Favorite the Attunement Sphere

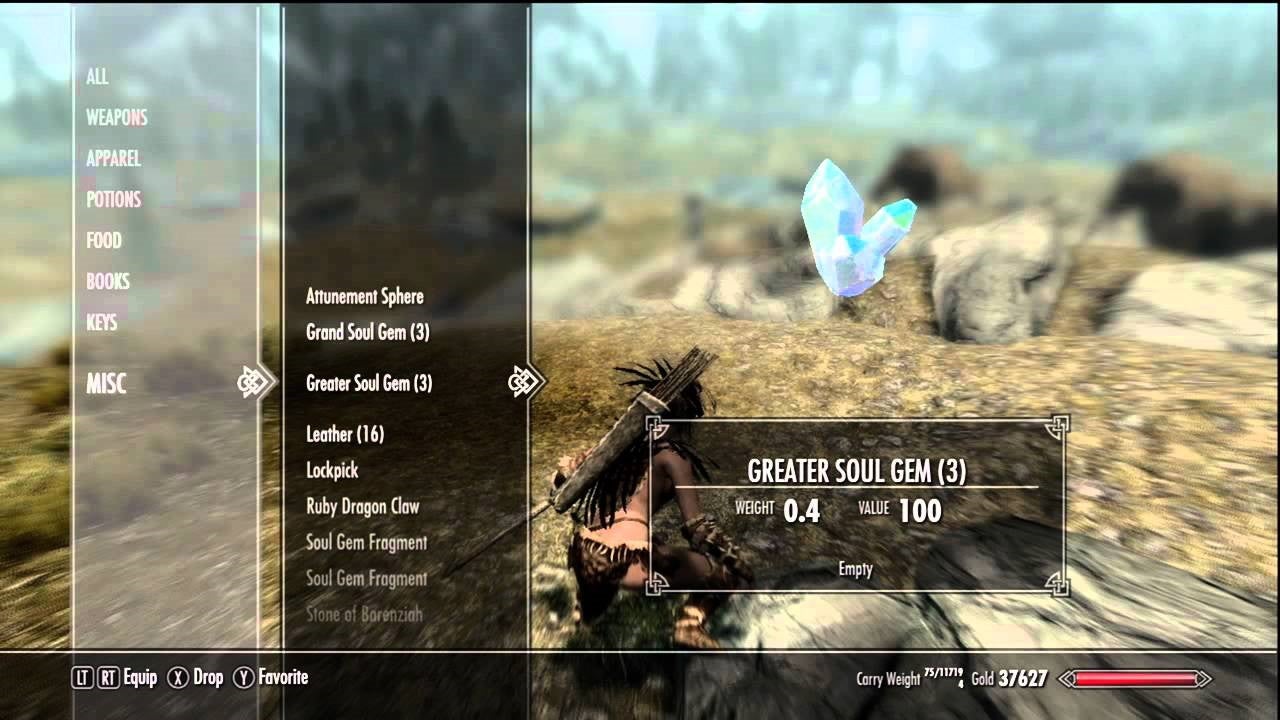(x=364, y=296)
